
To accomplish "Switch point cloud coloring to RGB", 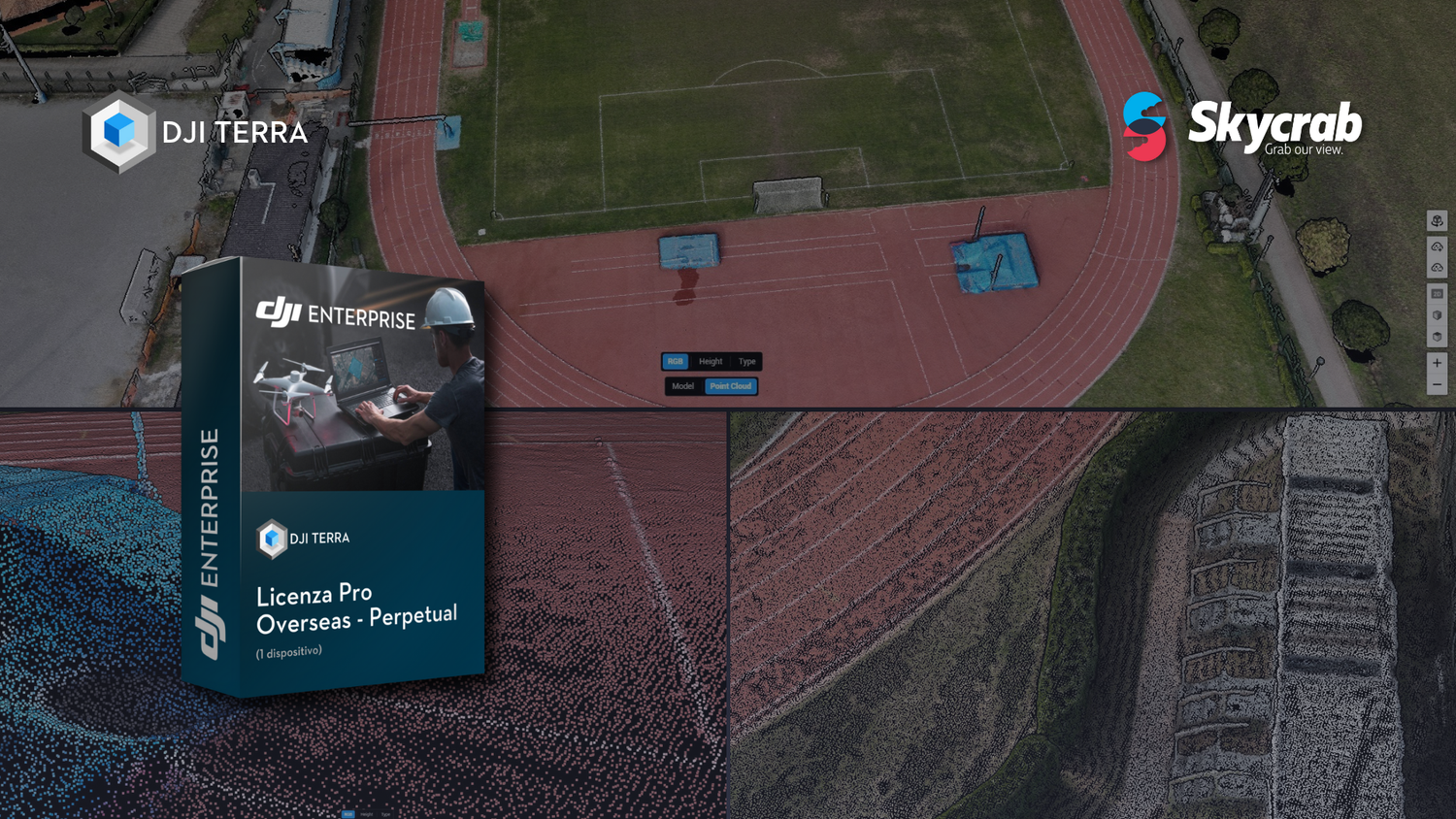I will pyautogui.click(x=675, y=361).
